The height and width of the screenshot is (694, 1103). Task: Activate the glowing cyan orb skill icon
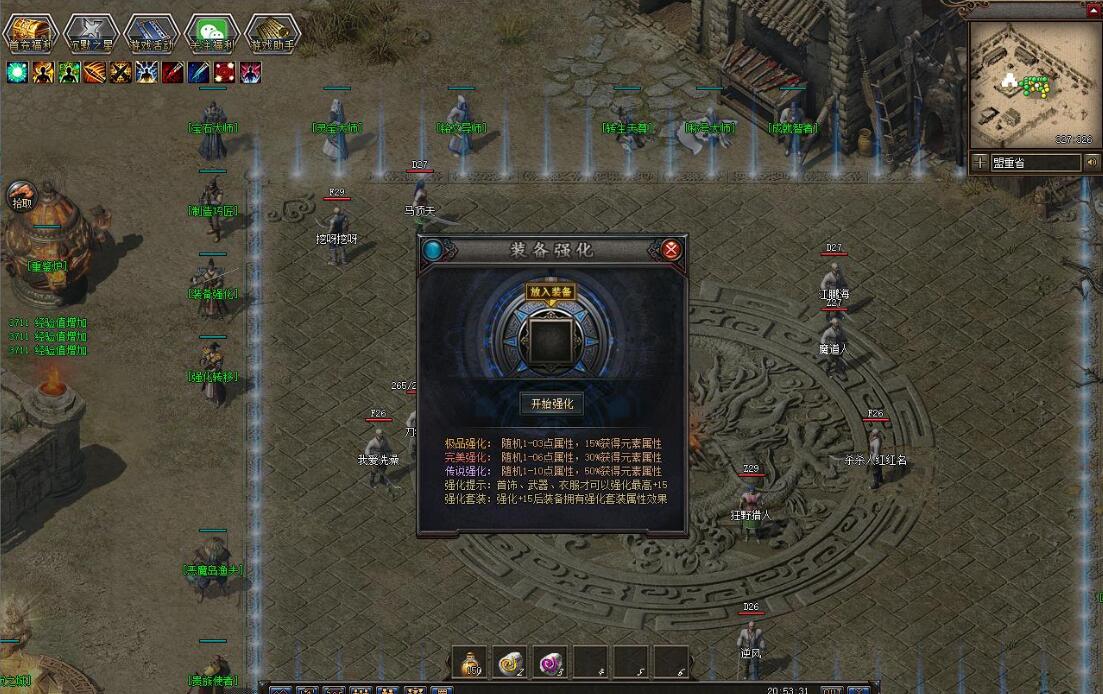point(17,72)
